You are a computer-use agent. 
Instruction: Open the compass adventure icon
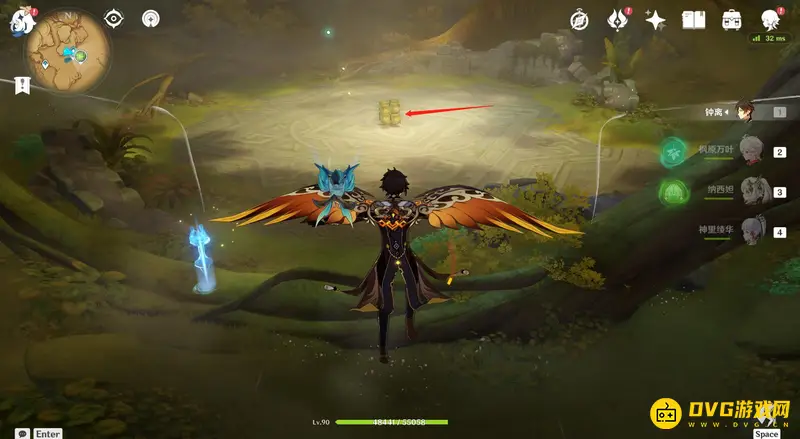(x=579, y=19)
